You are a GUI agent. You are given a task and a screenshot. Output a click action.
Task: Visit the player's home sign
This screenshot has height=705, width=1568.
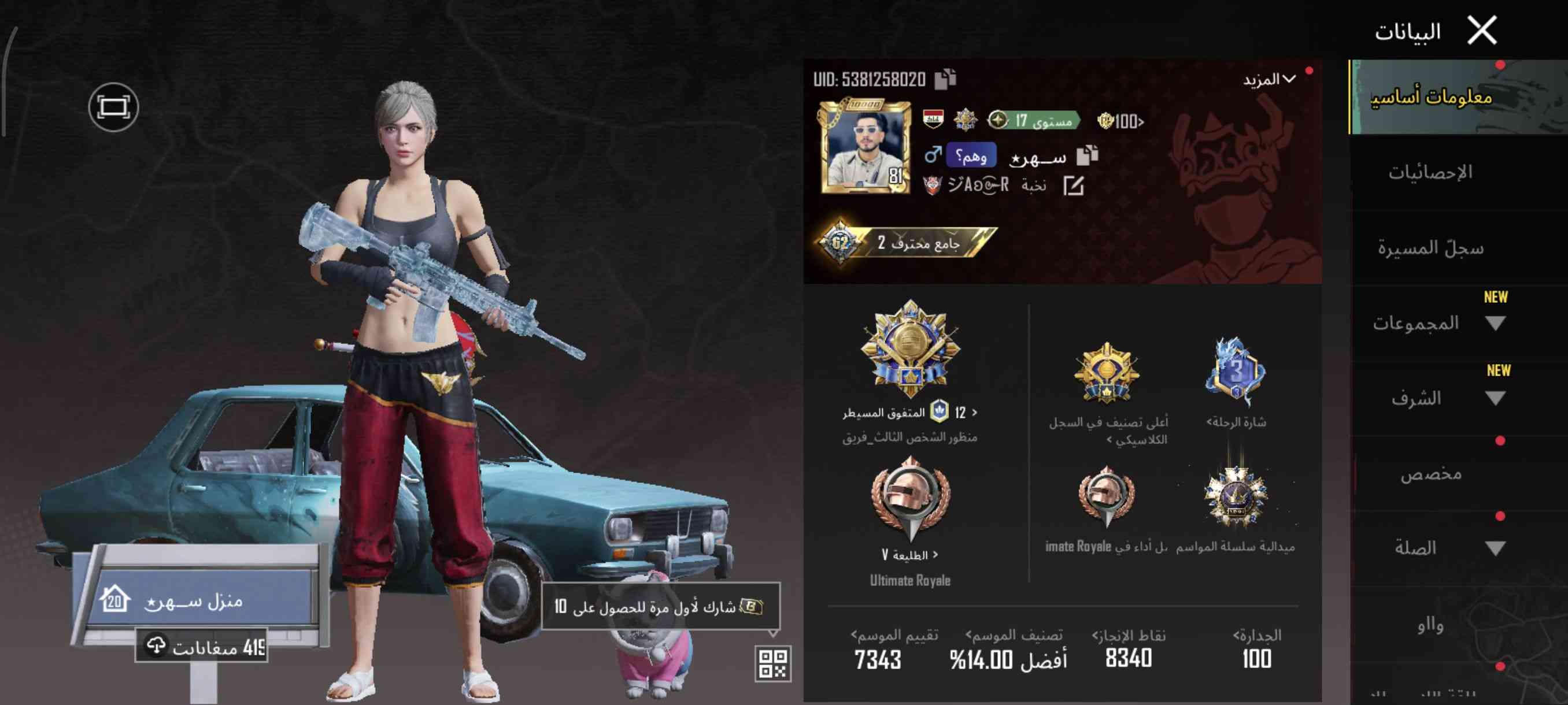(195, 600)
